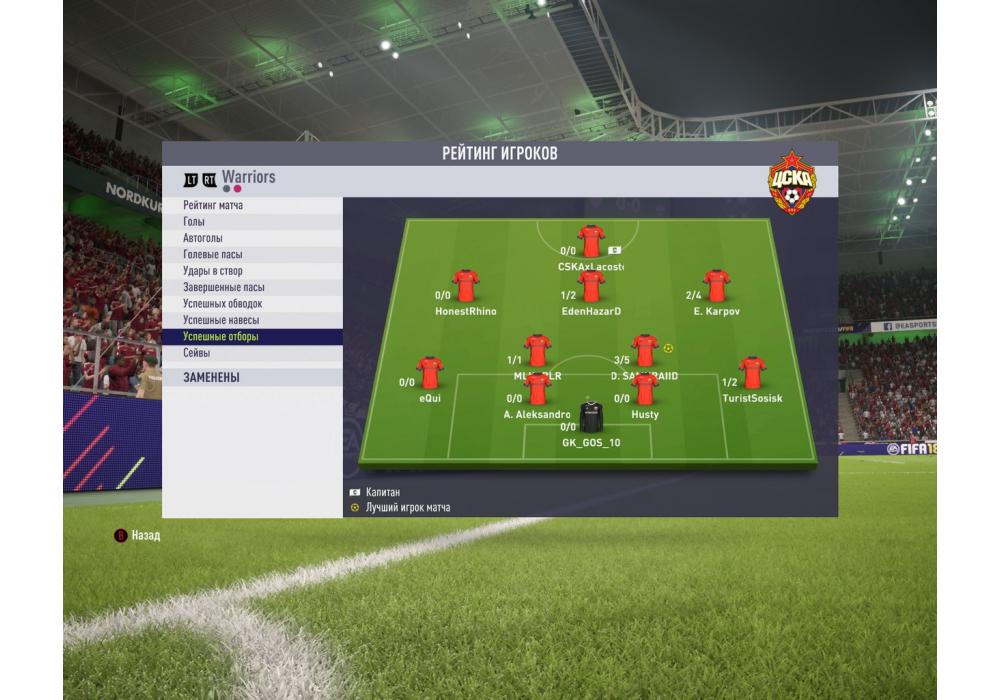Select TuristSosisk on the formation

[752, 372]
